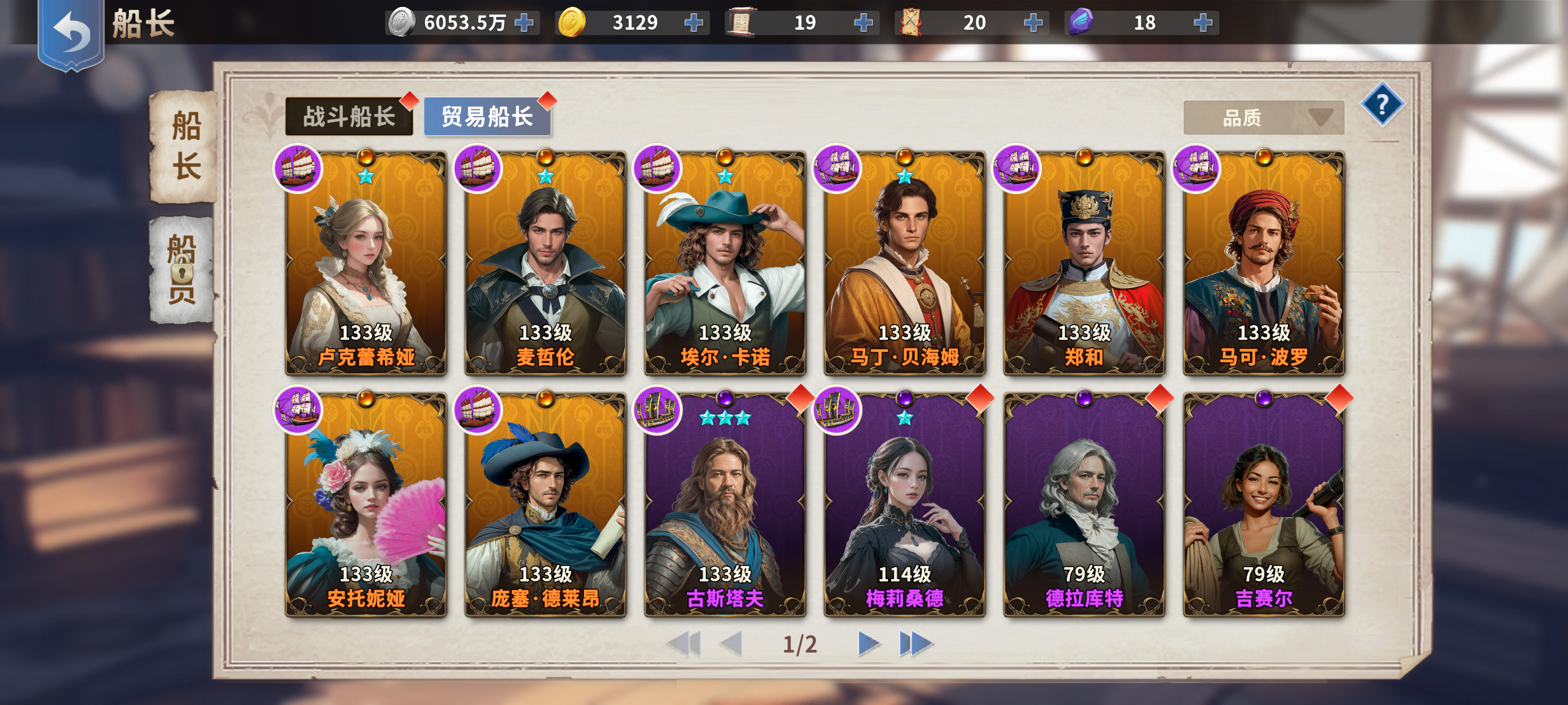Select the 船长 sidebar entry
Viewport: 1568px width, 705px height.
click(184, 148)
